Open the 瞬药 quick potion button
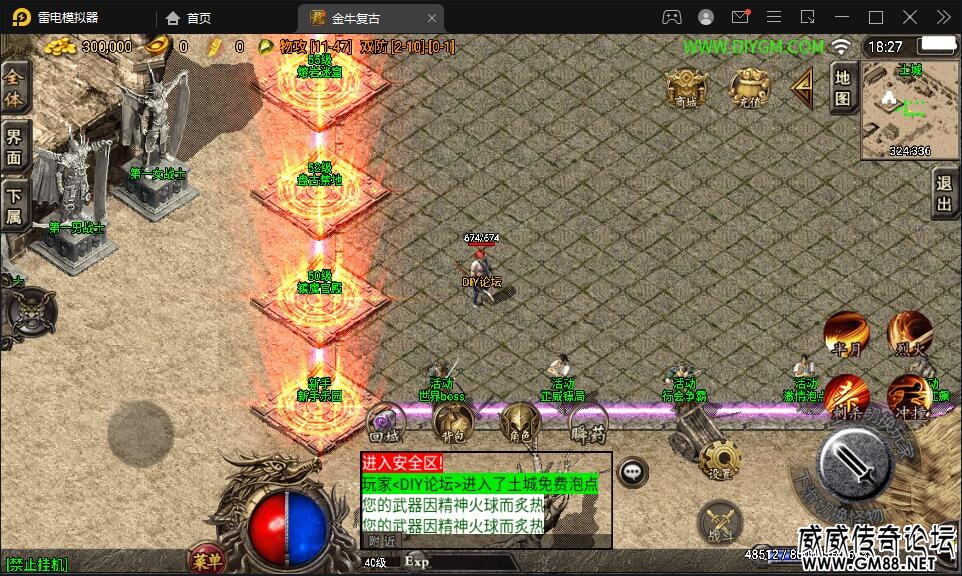Image resolution: width=962 pixels, height=576 pixels. (587, 424)
